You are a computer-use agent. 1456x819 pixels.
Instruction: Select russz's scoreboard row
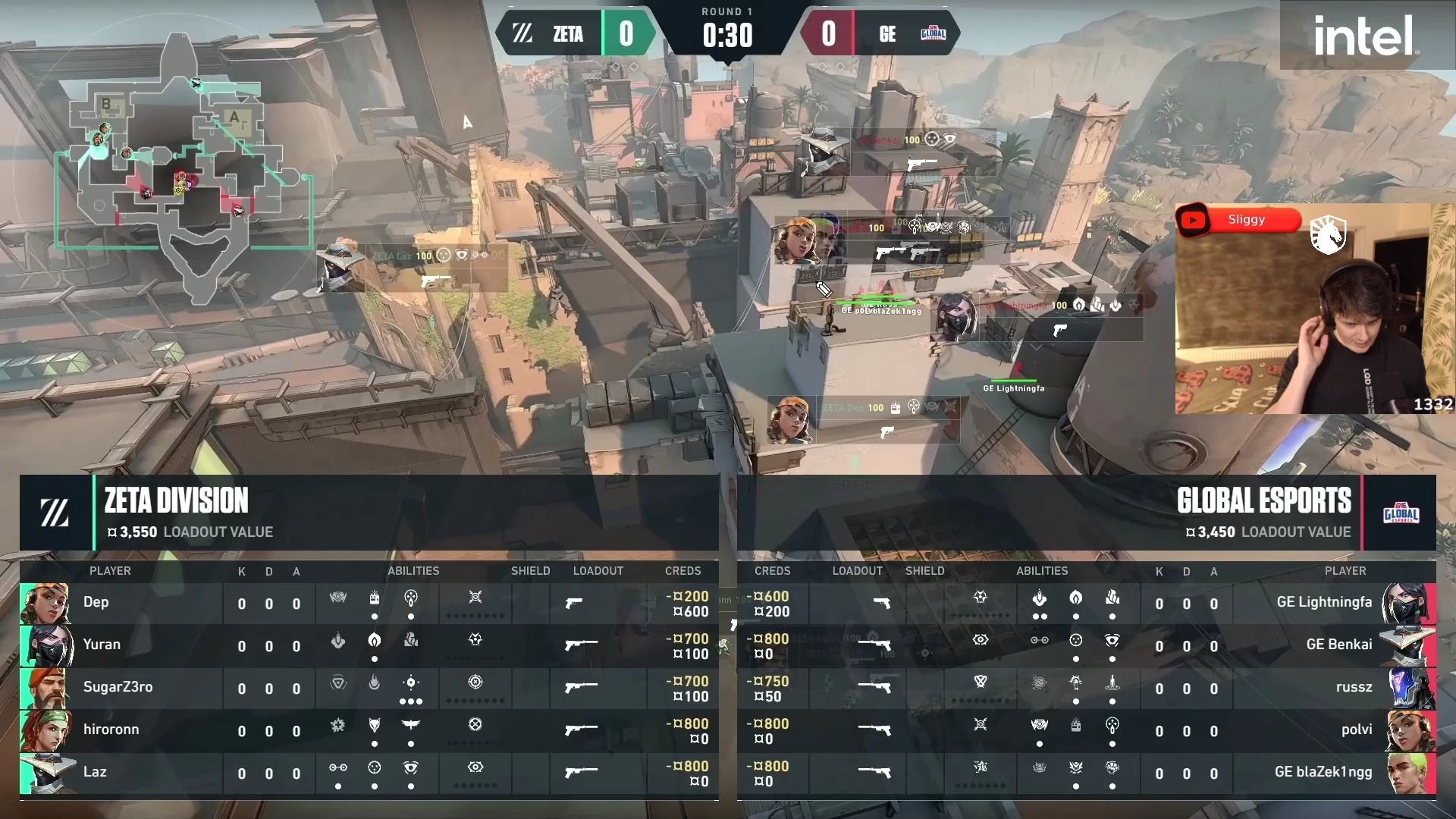1086,689
